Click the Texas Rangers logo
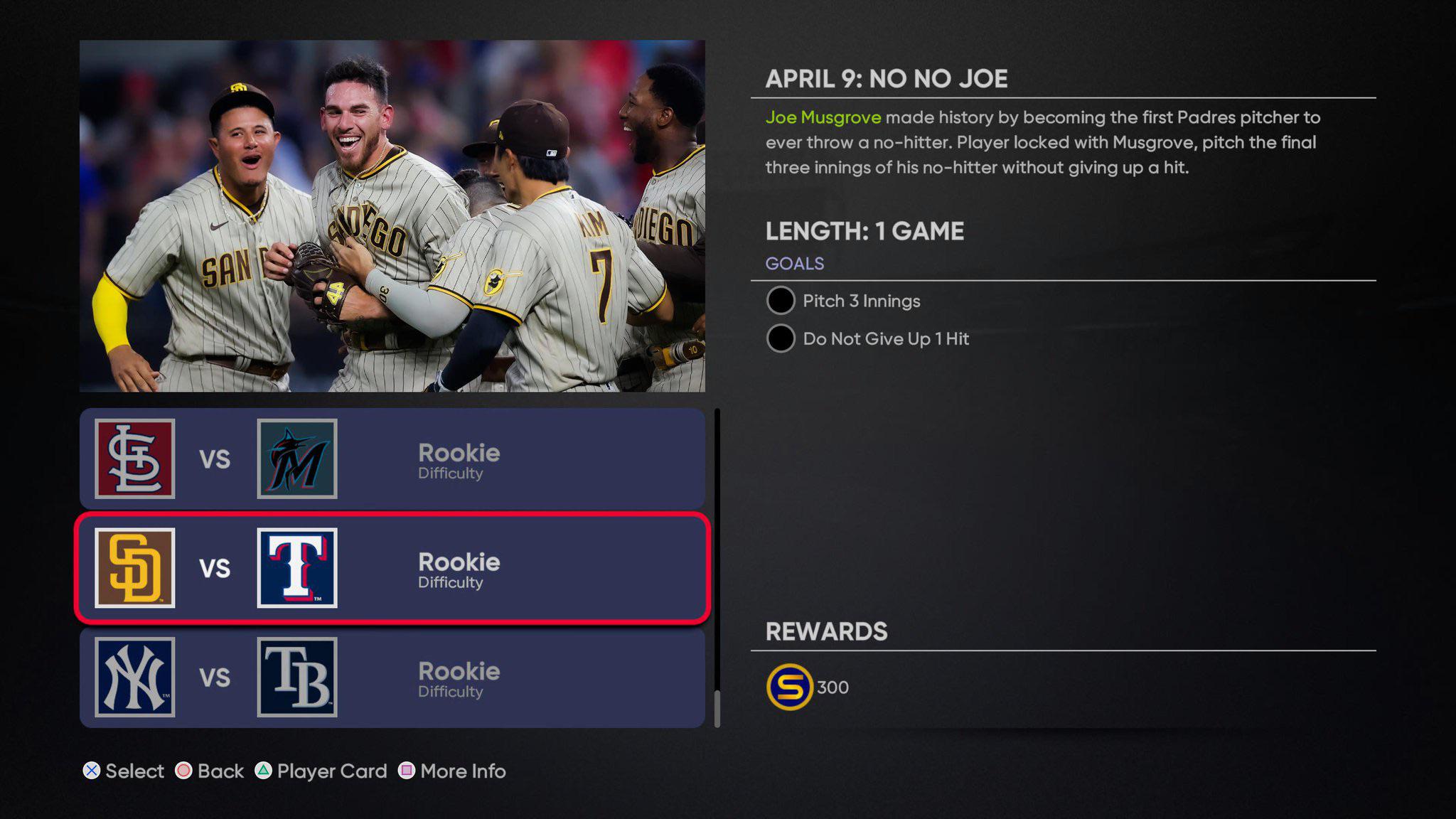The height and width of the screenshot is (819, 1456). tap(298, 567)
